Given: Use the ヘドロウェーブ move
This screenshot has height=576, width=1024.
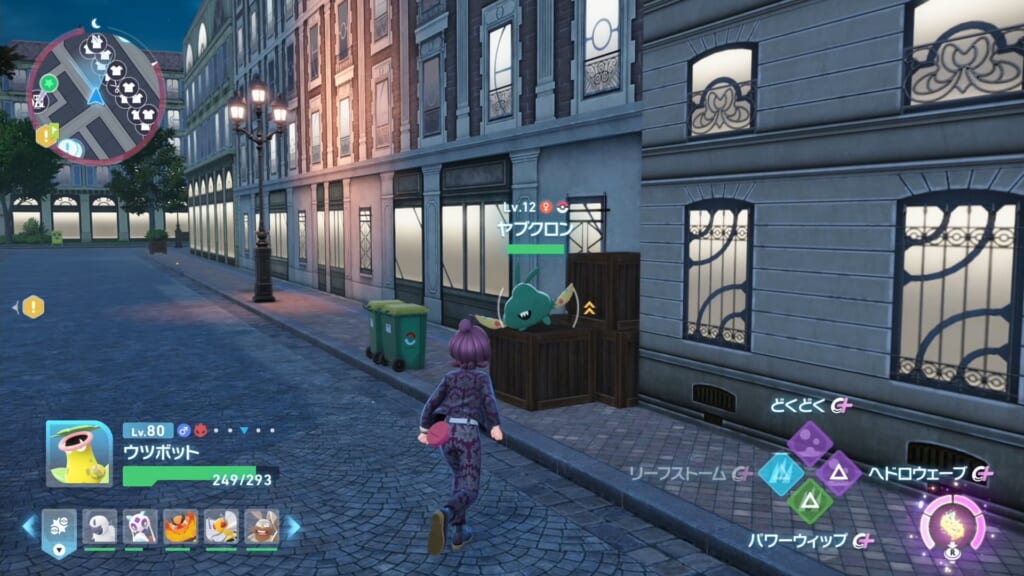Looking at the screenshot, I should click(838, 473).
